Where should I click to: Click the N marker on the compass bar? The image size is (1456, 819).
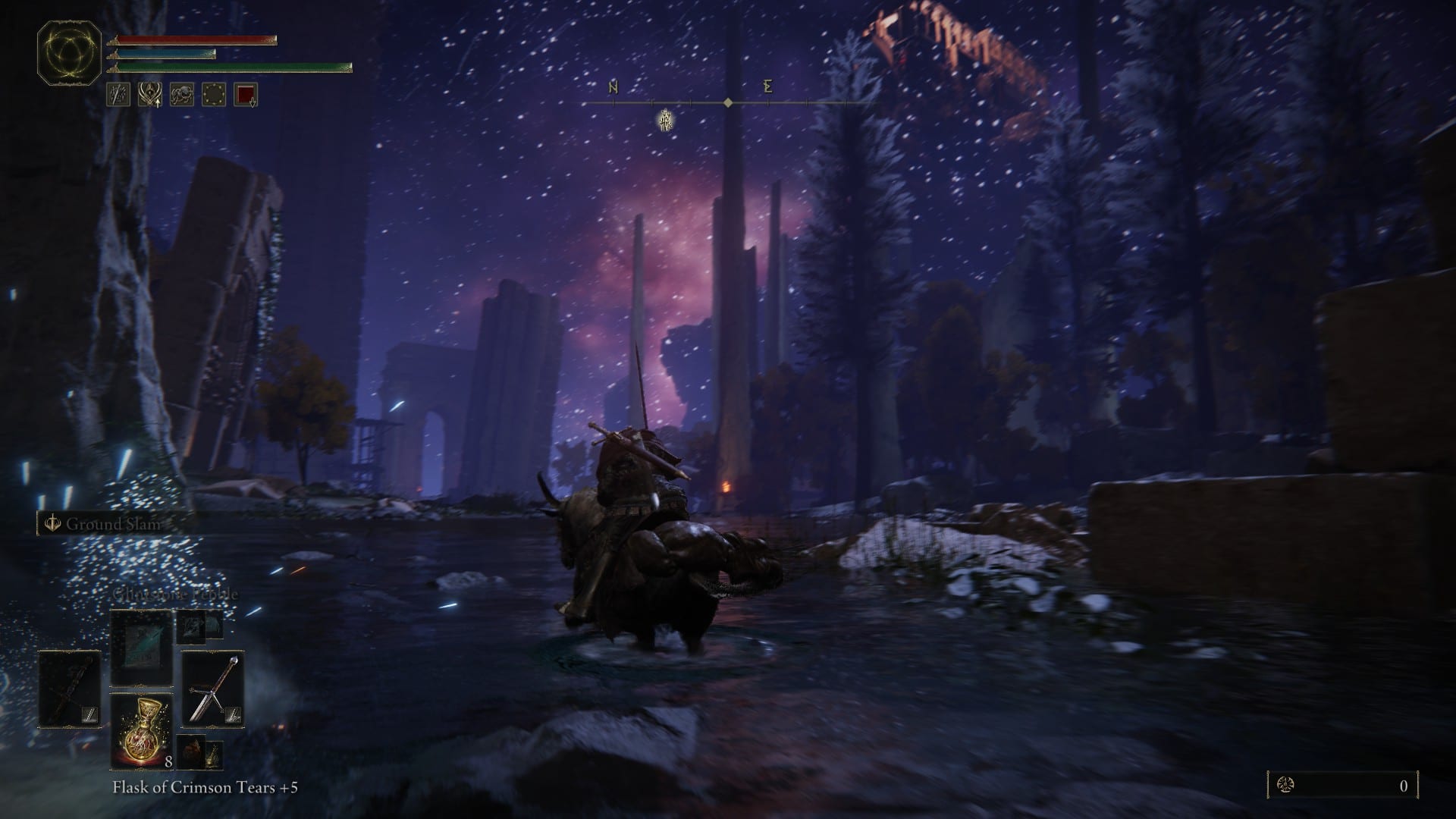(610, 87)
